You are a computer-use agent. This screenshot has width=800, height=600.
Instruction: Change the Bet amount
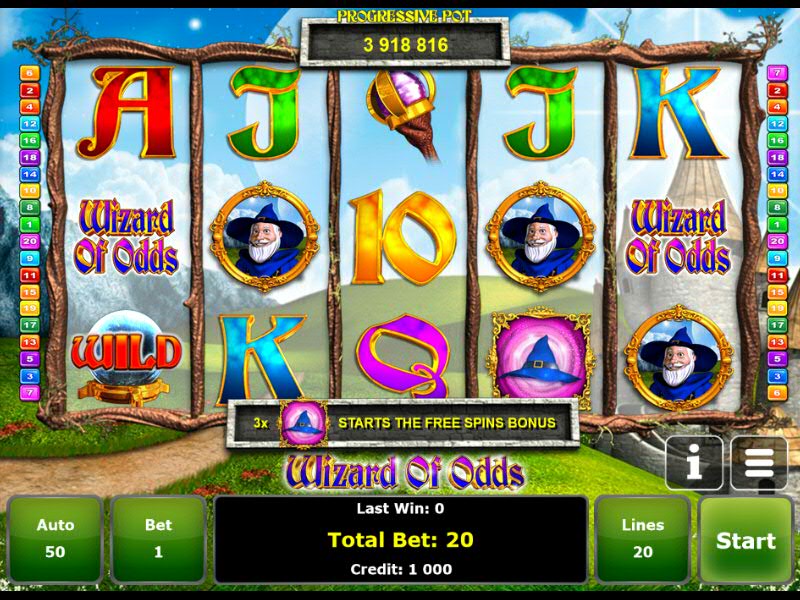click(x=158, y=538)
